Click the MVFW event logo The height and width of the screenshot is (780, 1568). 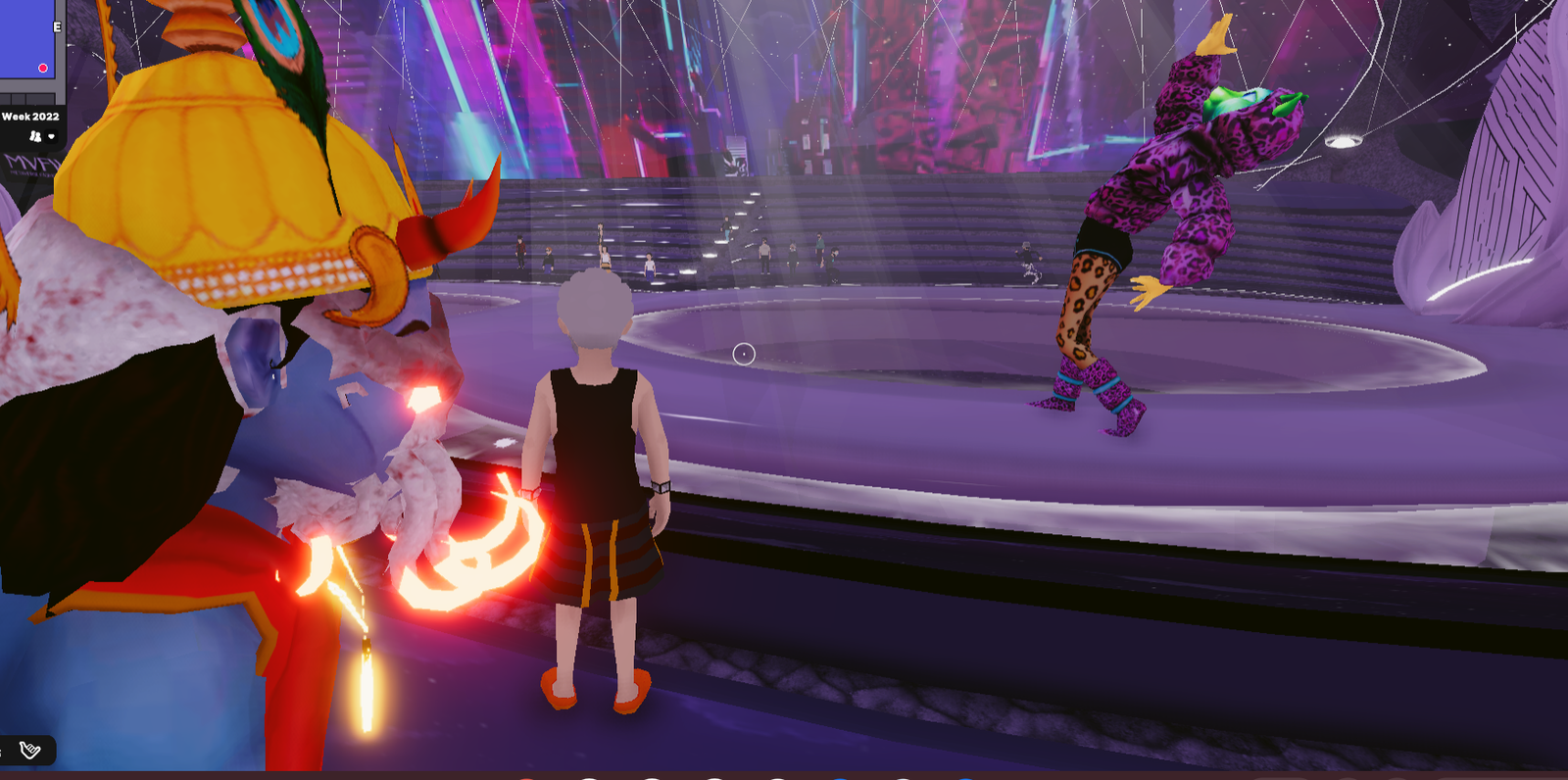(27, 165)
